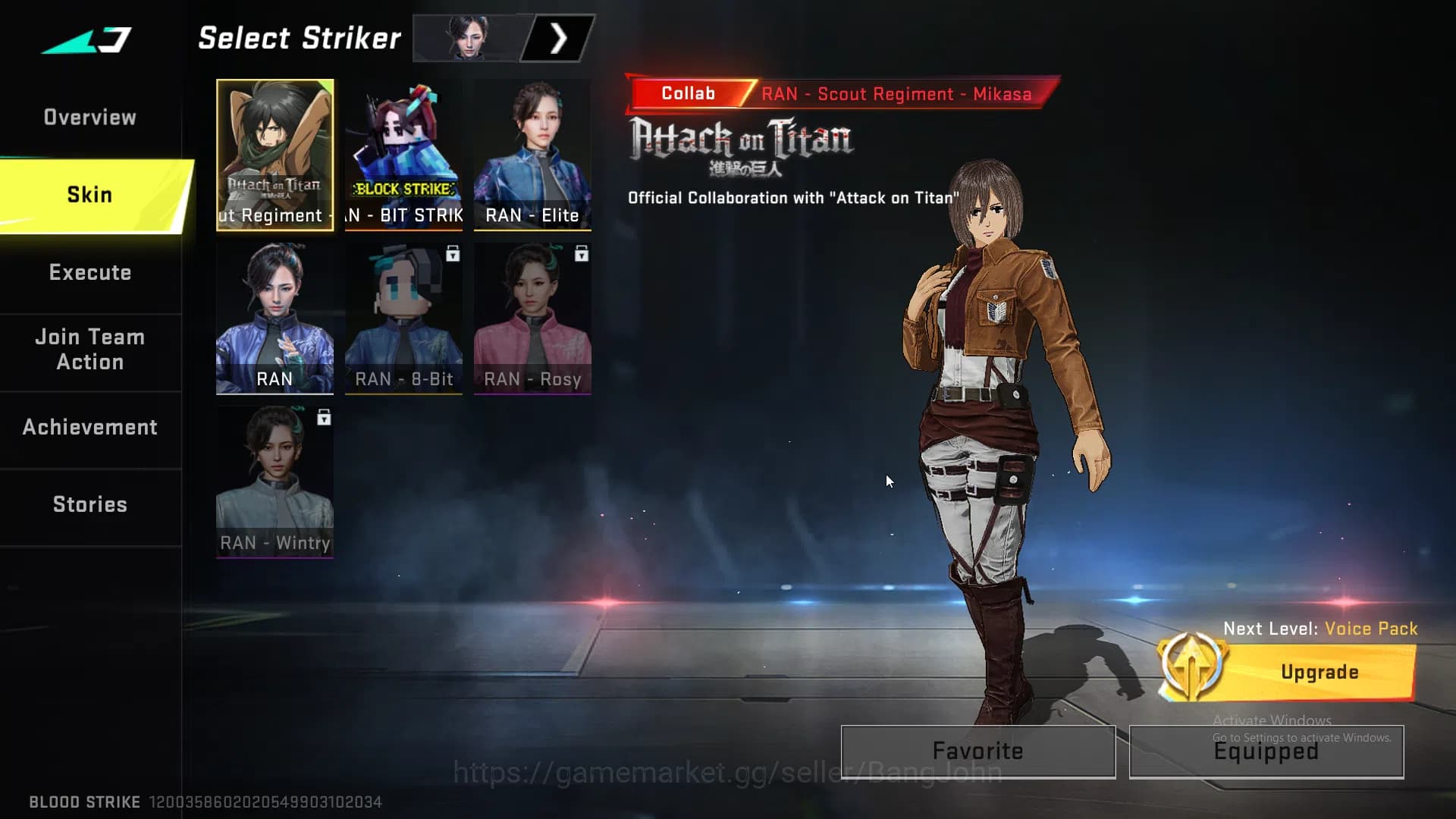Mark the skin as Favorite
Screen dimensions: 1456x819
coord(977,752)
